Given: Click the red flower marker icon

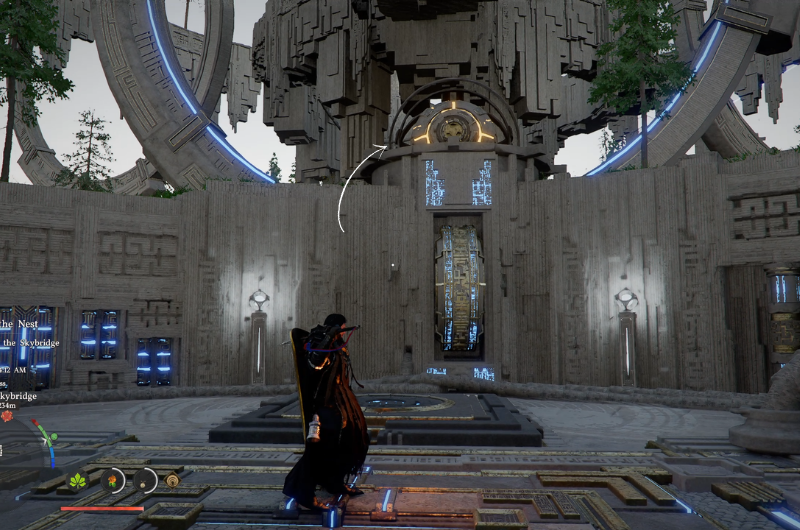Looking at the screenshot, I should pyautogui.click(x=7, y=416).
